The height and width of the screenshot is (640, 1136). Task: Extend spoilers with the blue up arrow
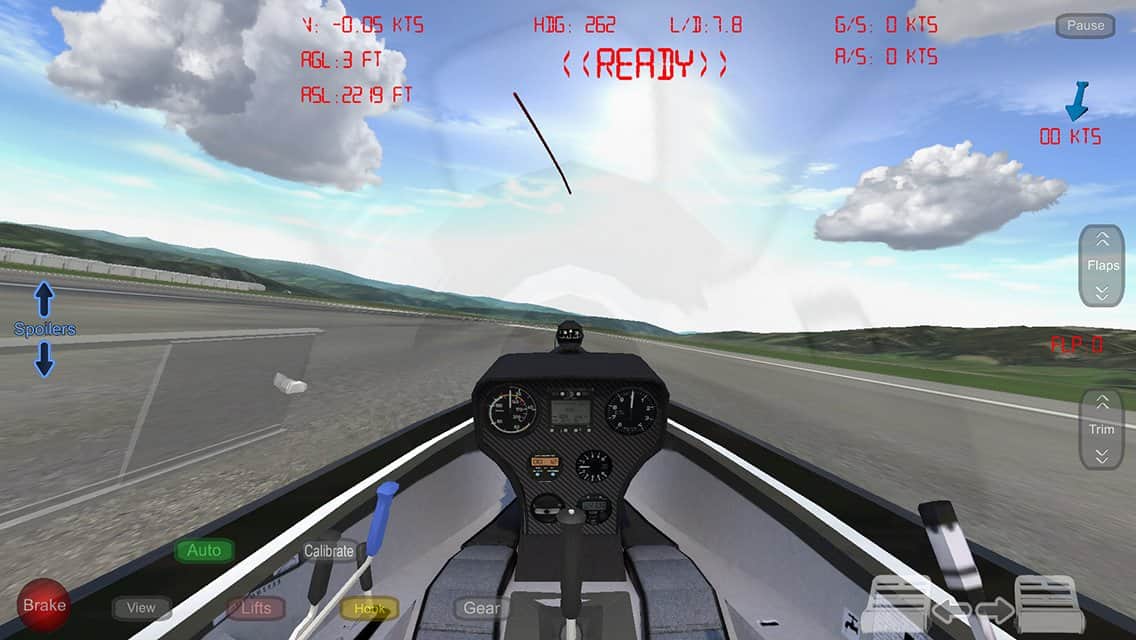pyautogui.click(x=44, y=299)
